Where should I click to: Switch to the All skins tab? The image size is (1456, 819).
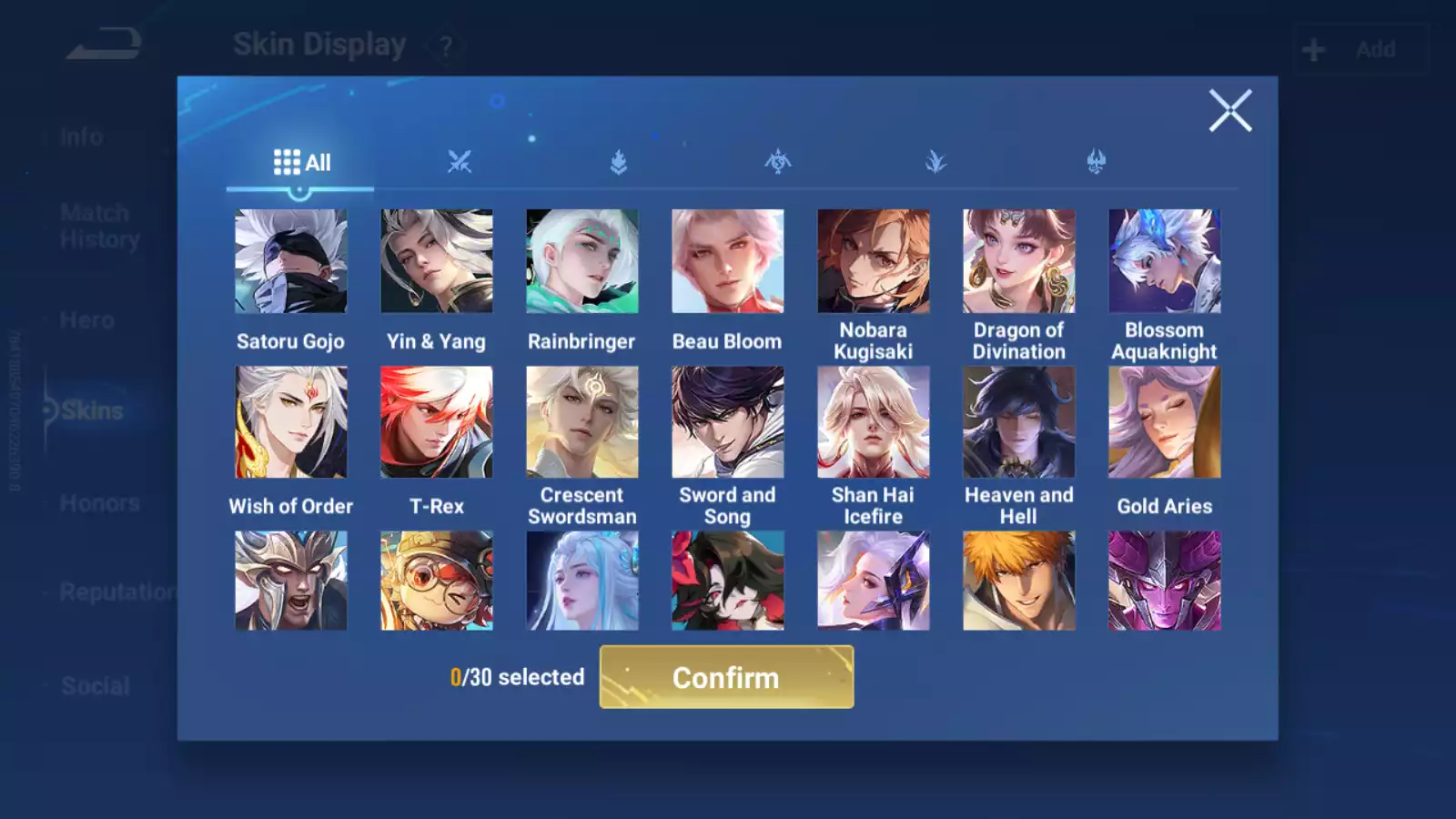[301, 163]
